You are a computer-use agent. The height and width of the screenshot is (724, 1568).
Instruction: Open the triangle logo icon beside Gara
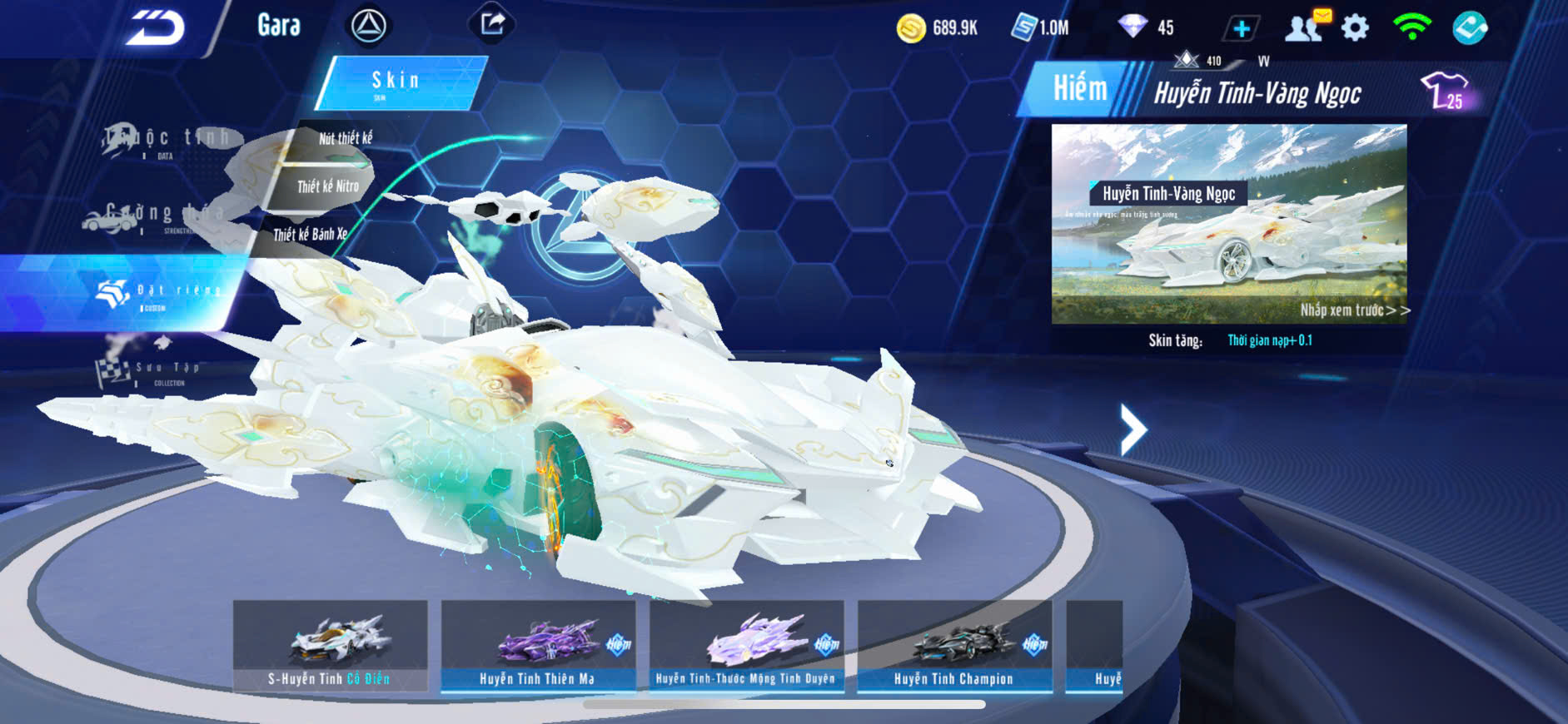[368, 27]
